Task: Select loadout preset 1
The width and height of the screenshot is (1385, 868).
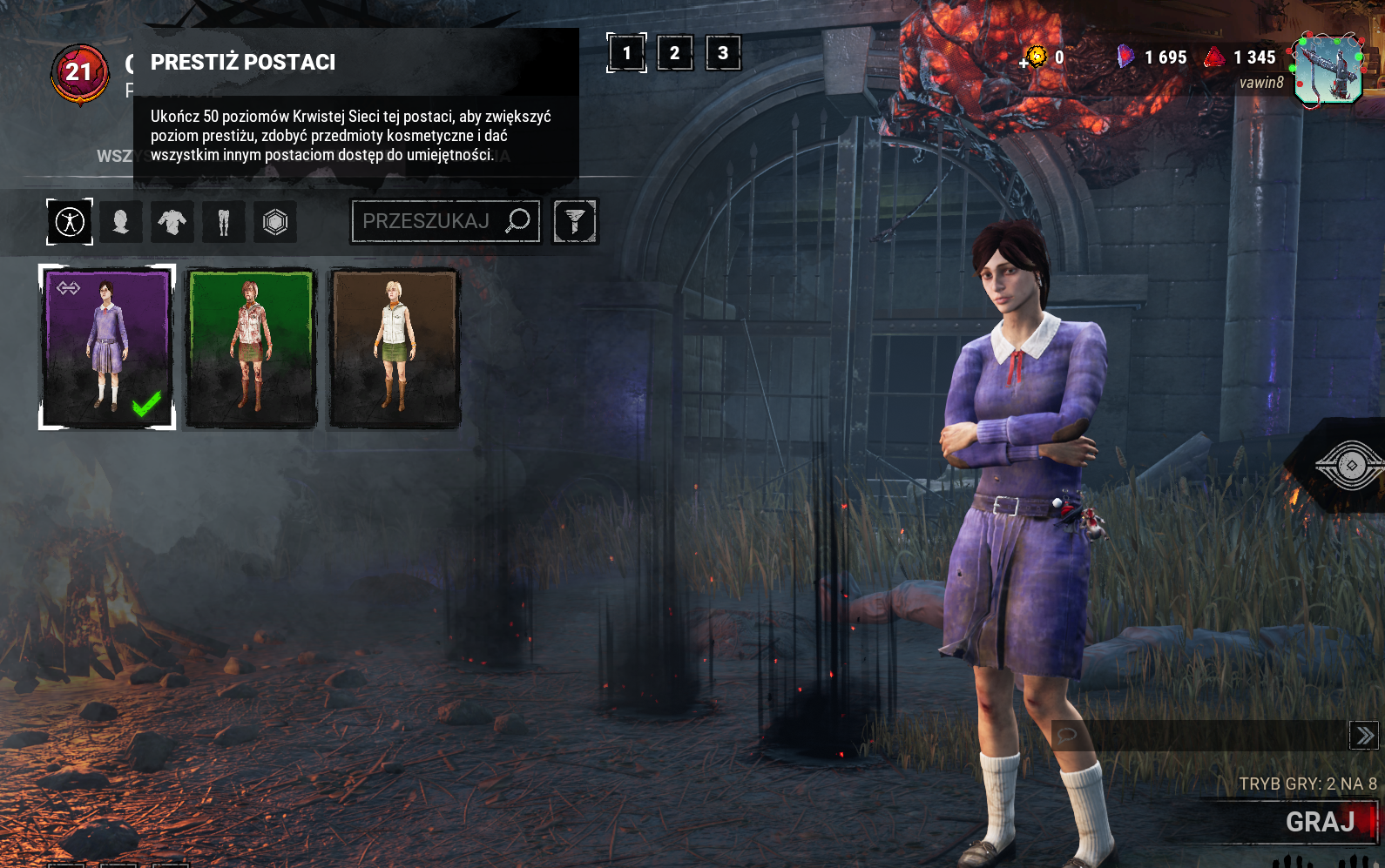Action: [626, 53]
